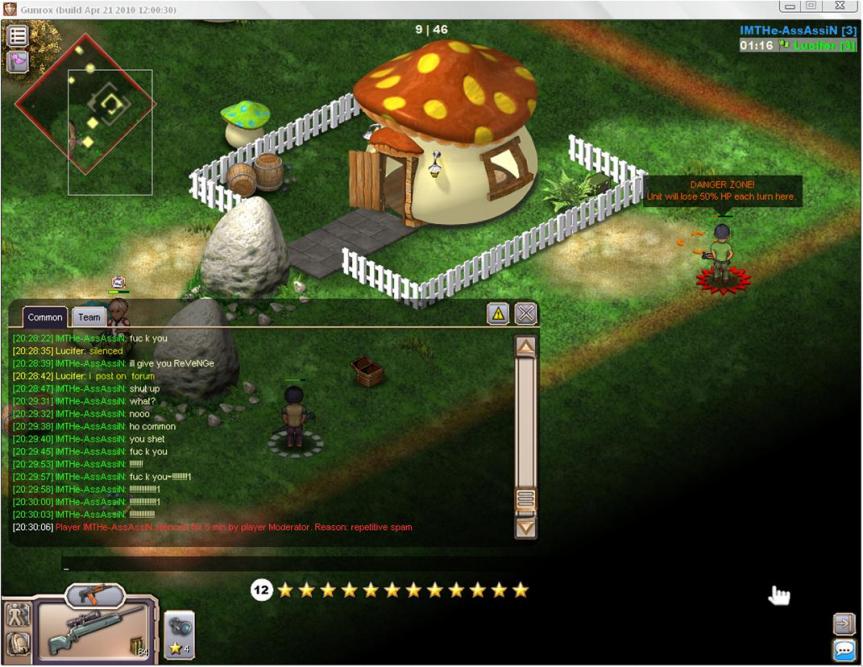This screenshot has height=667, width=863.
Task: Switch to the secondary assault rifle
Action: pos(94,594)
